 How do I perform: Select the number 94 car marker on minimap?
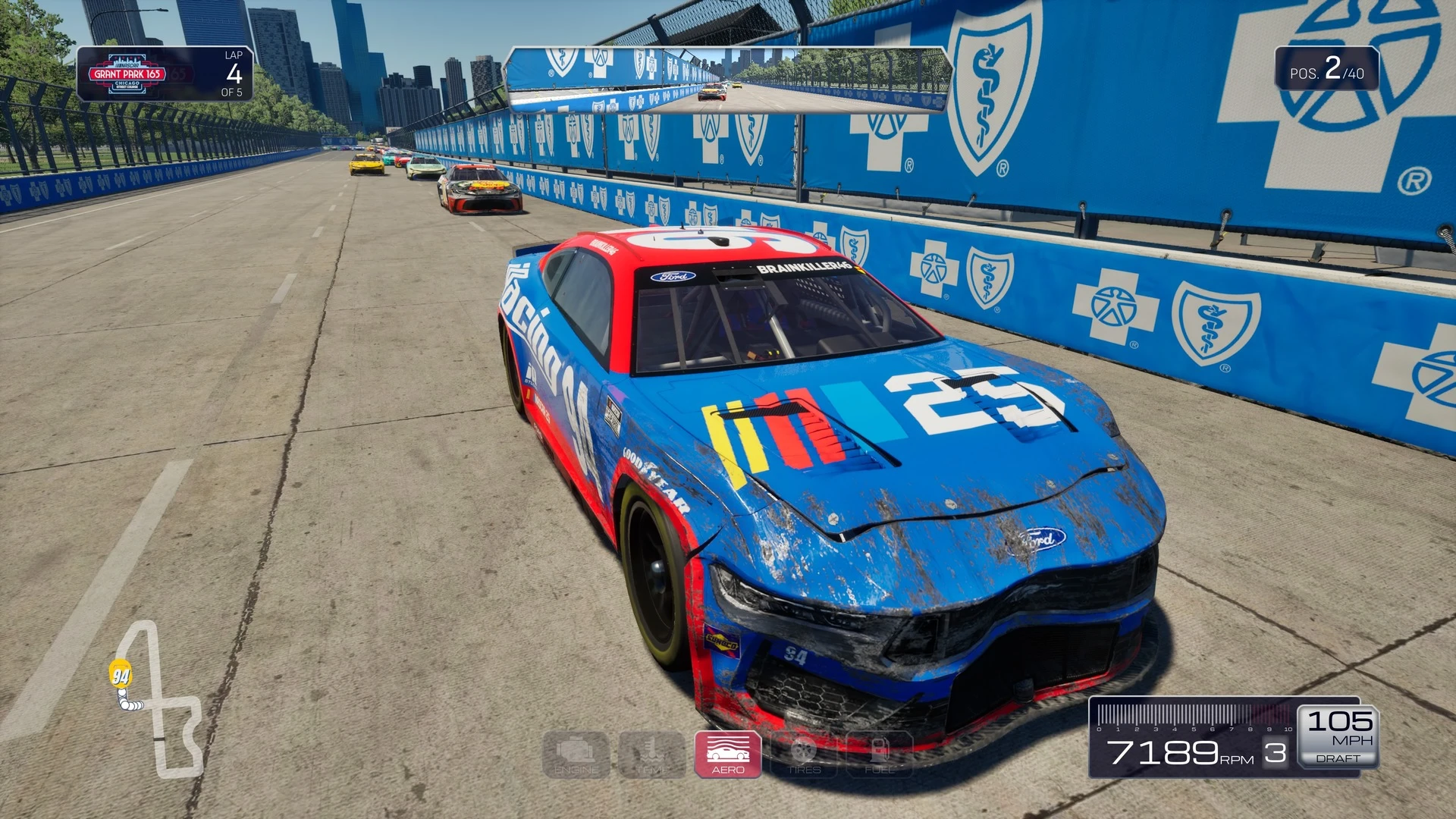[121, 674]
